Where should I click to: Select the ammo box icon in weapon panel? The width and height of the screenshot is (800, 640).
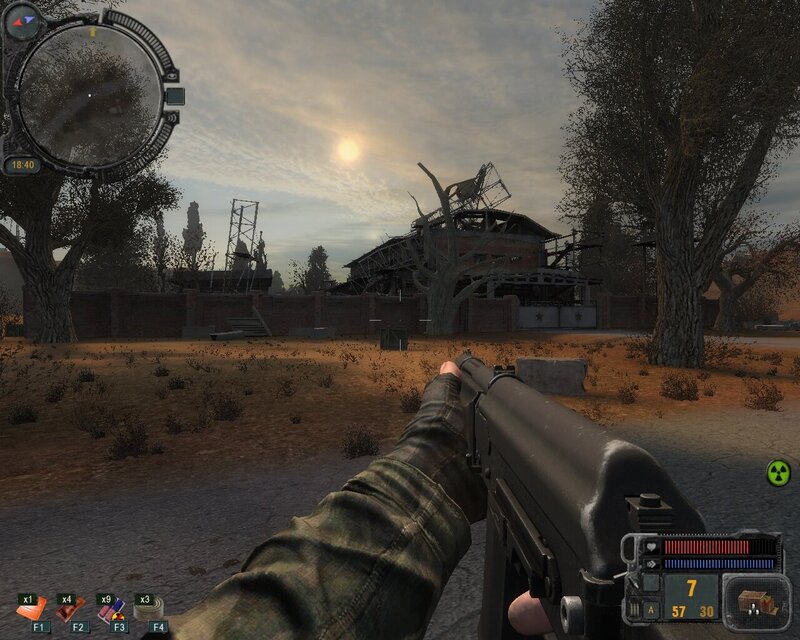(x=750, y=601)
